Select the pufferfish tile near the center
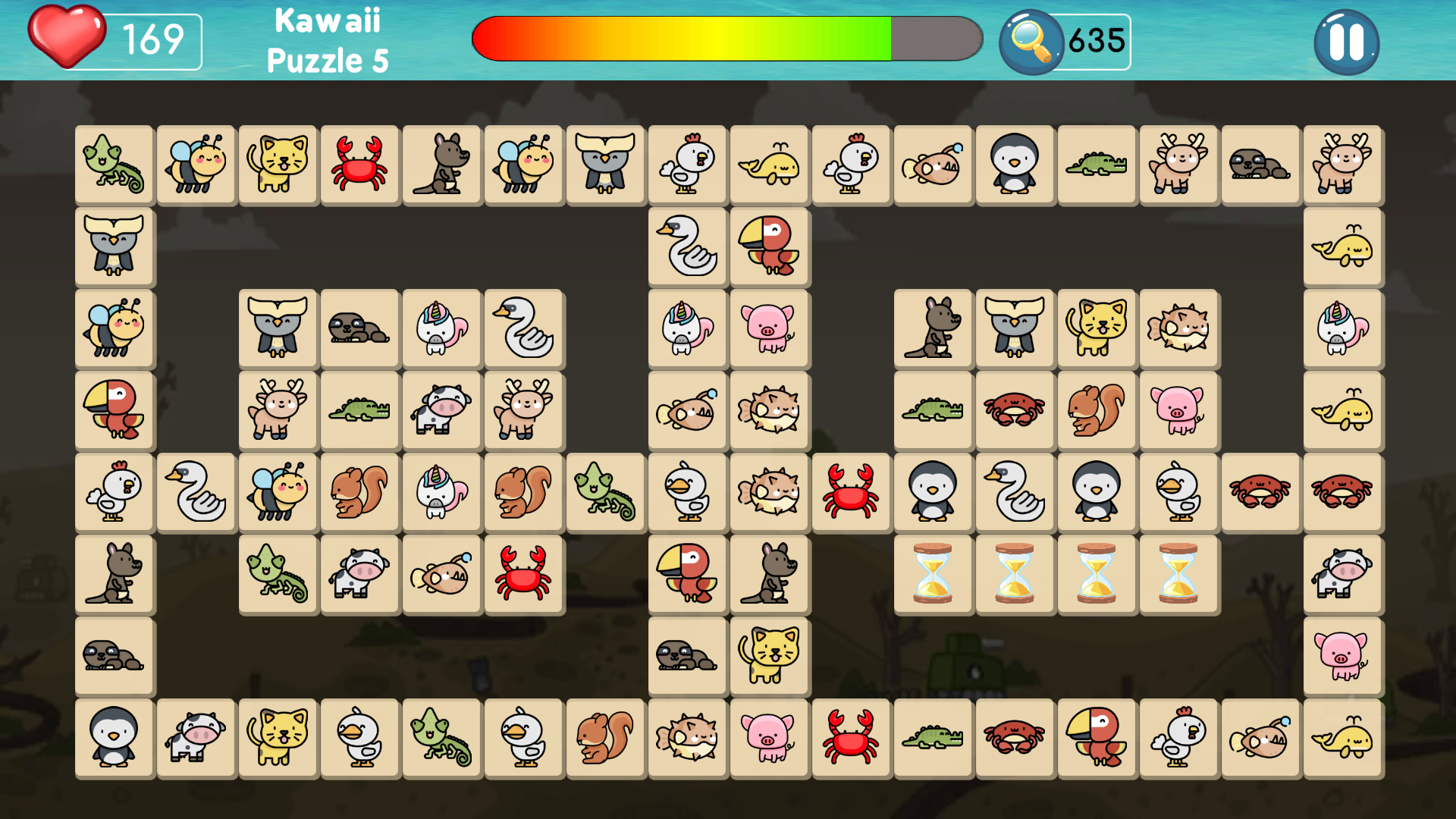 (x=770, y=410)
